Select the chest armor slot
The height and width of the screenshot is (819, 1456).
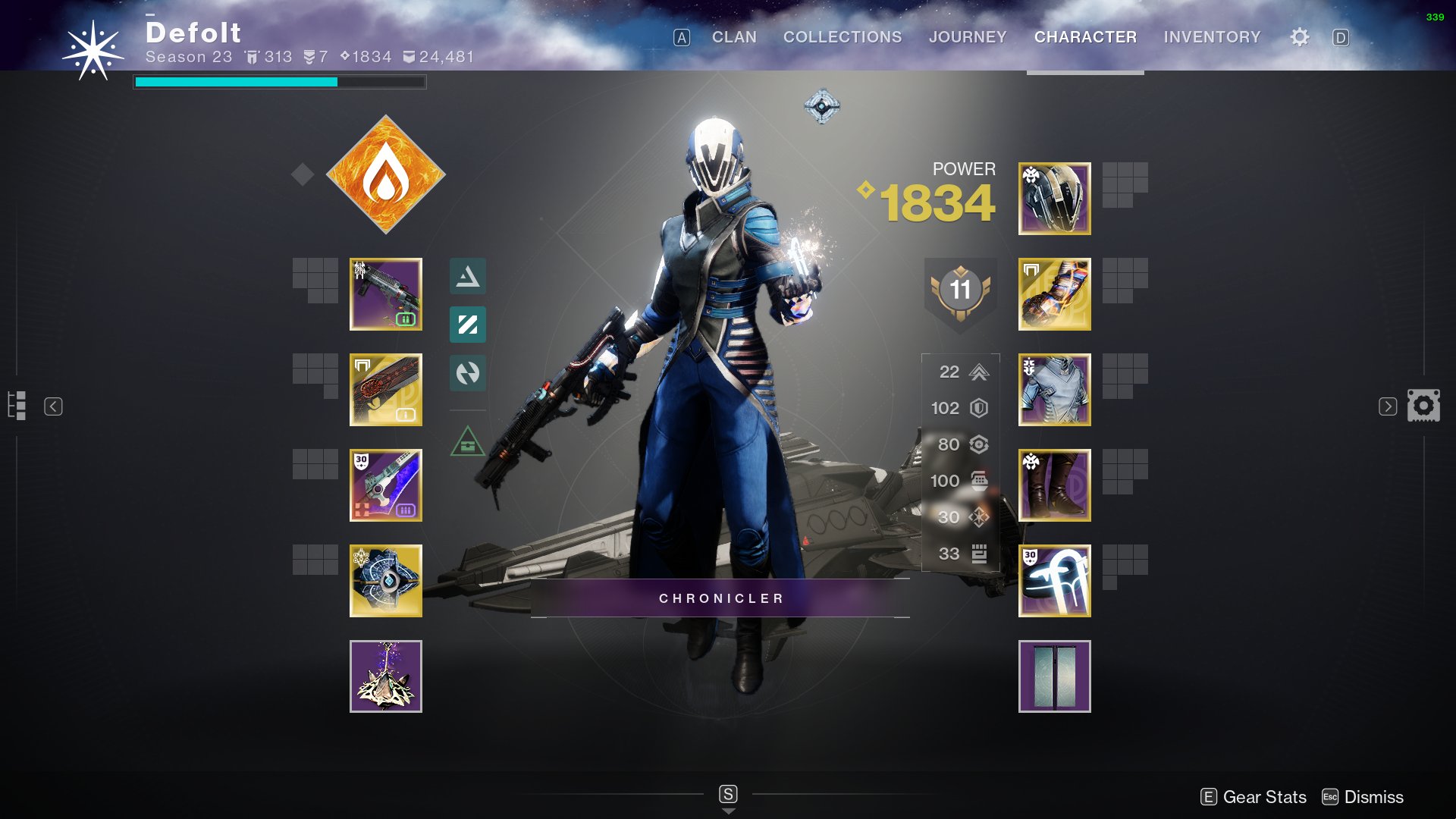tap(1054, 390)
